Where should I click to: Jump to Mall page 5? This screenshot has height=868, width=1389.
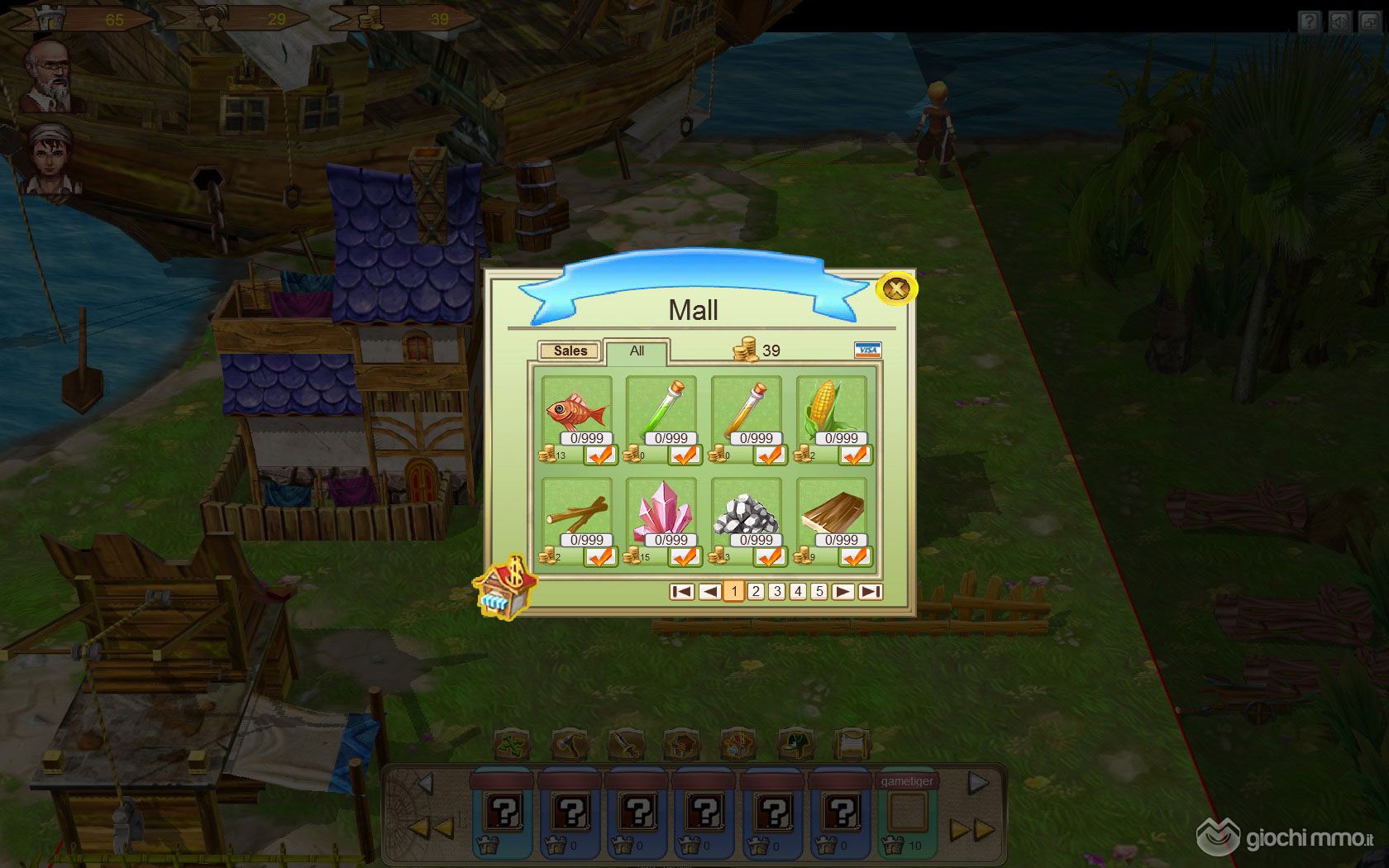pos(819,591)
